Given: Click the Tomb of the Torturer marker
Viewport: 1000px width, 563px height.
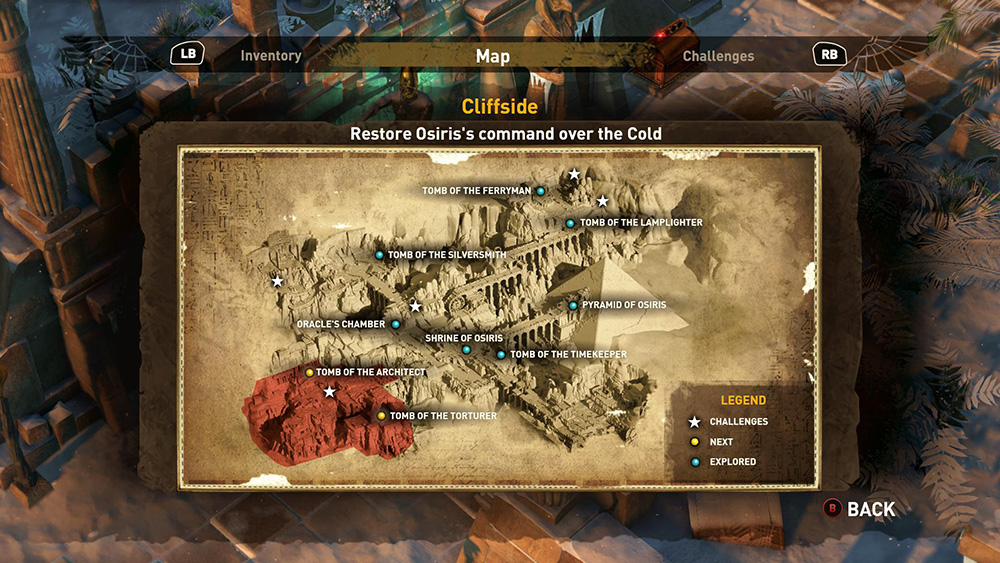Looking at the screenshot, I should click(381, 416).
